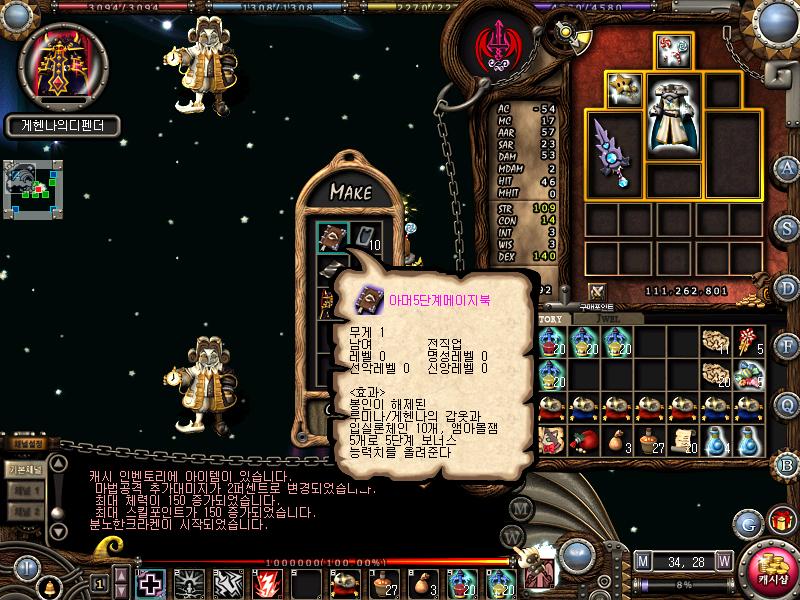The height and width of the screenshot is (600, 800).
Task: Select the armor mage book in Make window
Action: [332, 235]
